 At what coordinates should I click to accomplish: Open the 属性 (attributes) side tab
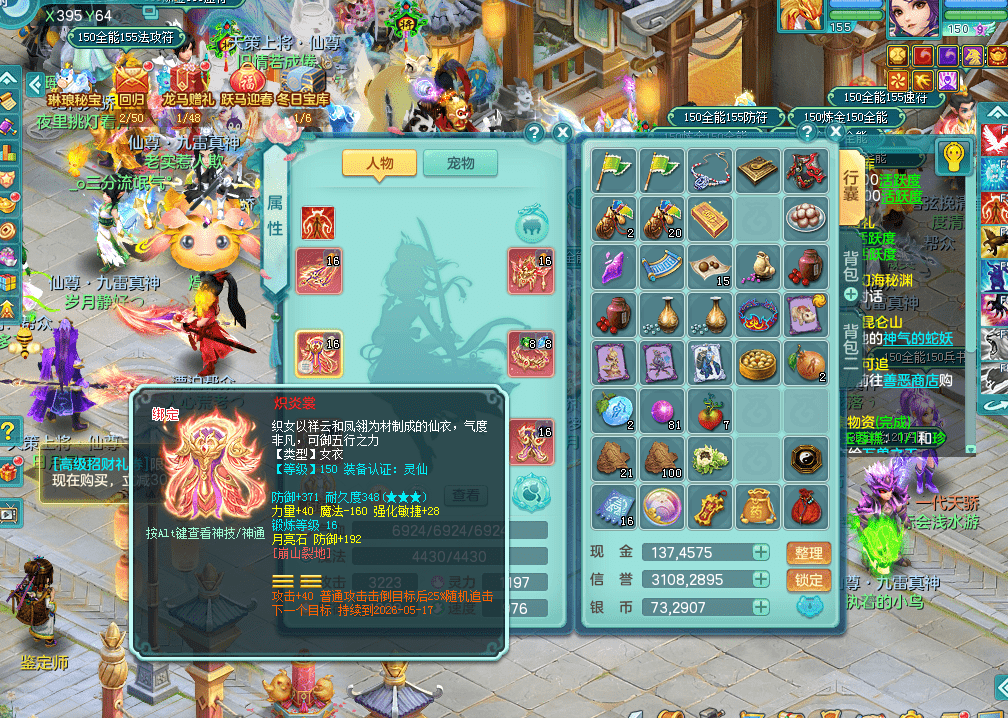point(275,215)
